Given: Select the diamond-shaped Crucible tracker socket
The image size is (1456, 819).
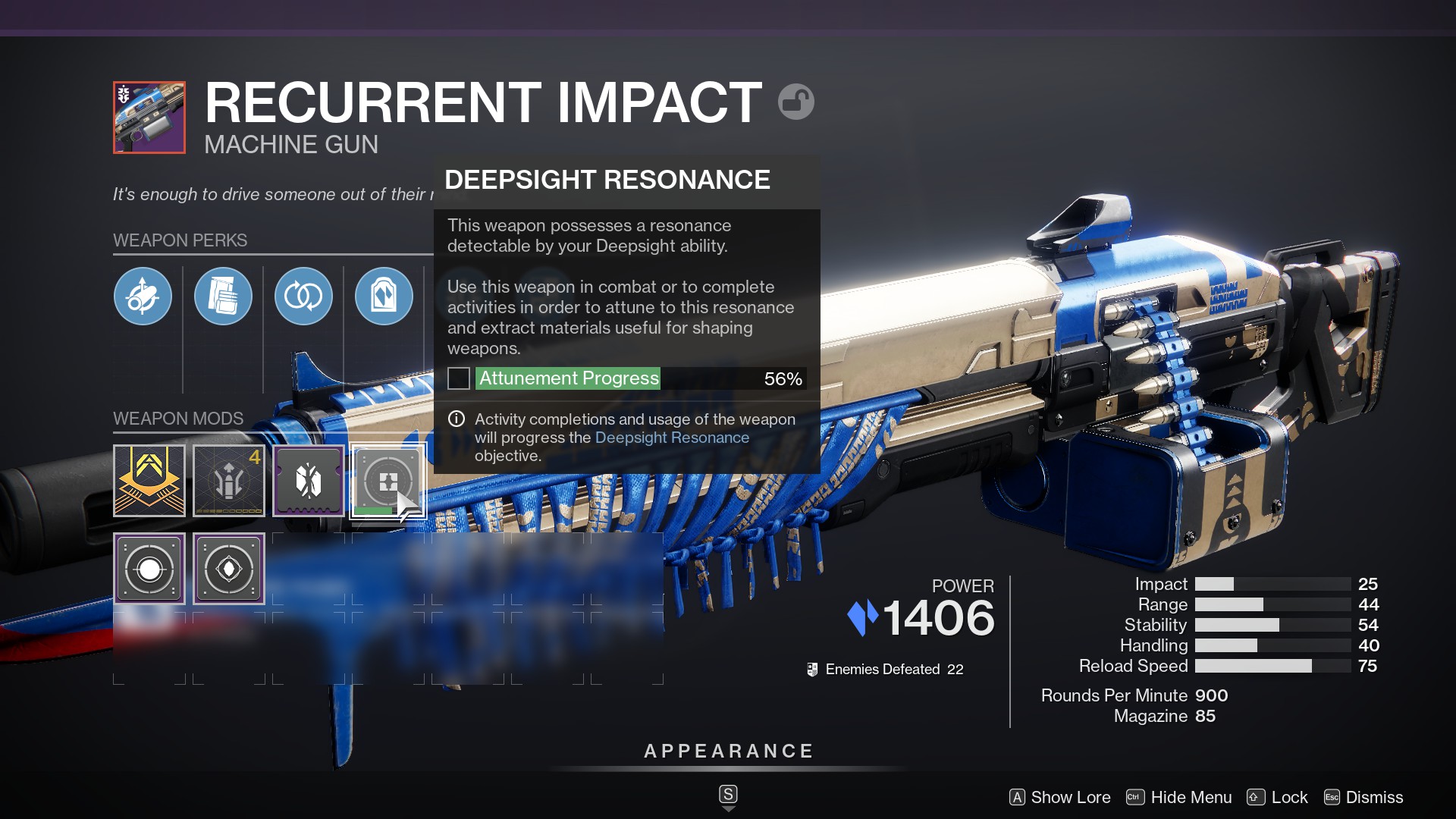Looking at the screenshot, I should coord(229,567).
